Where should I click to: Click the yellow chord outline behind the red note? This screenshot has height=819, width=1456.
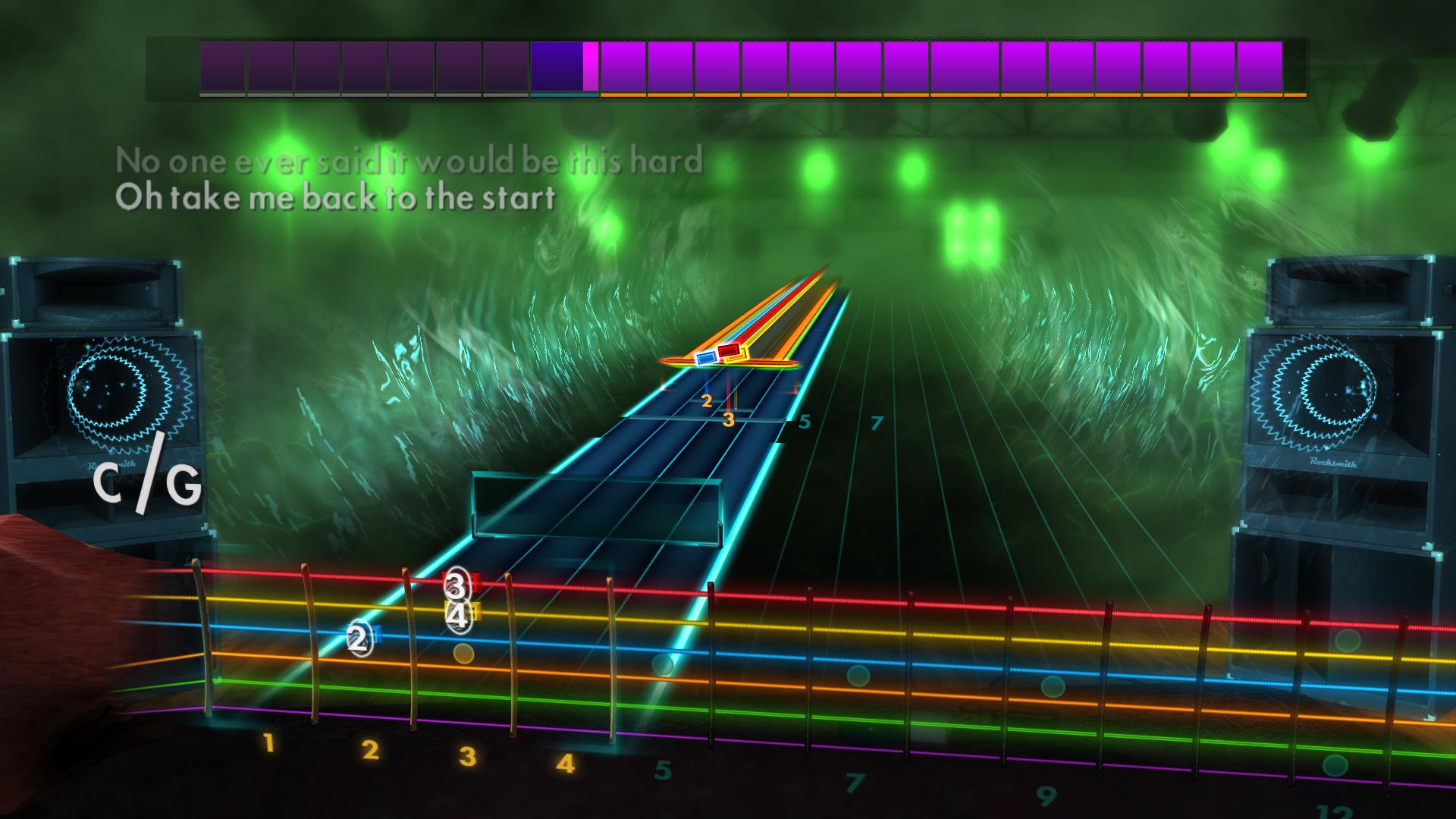(x=736, y=355)
